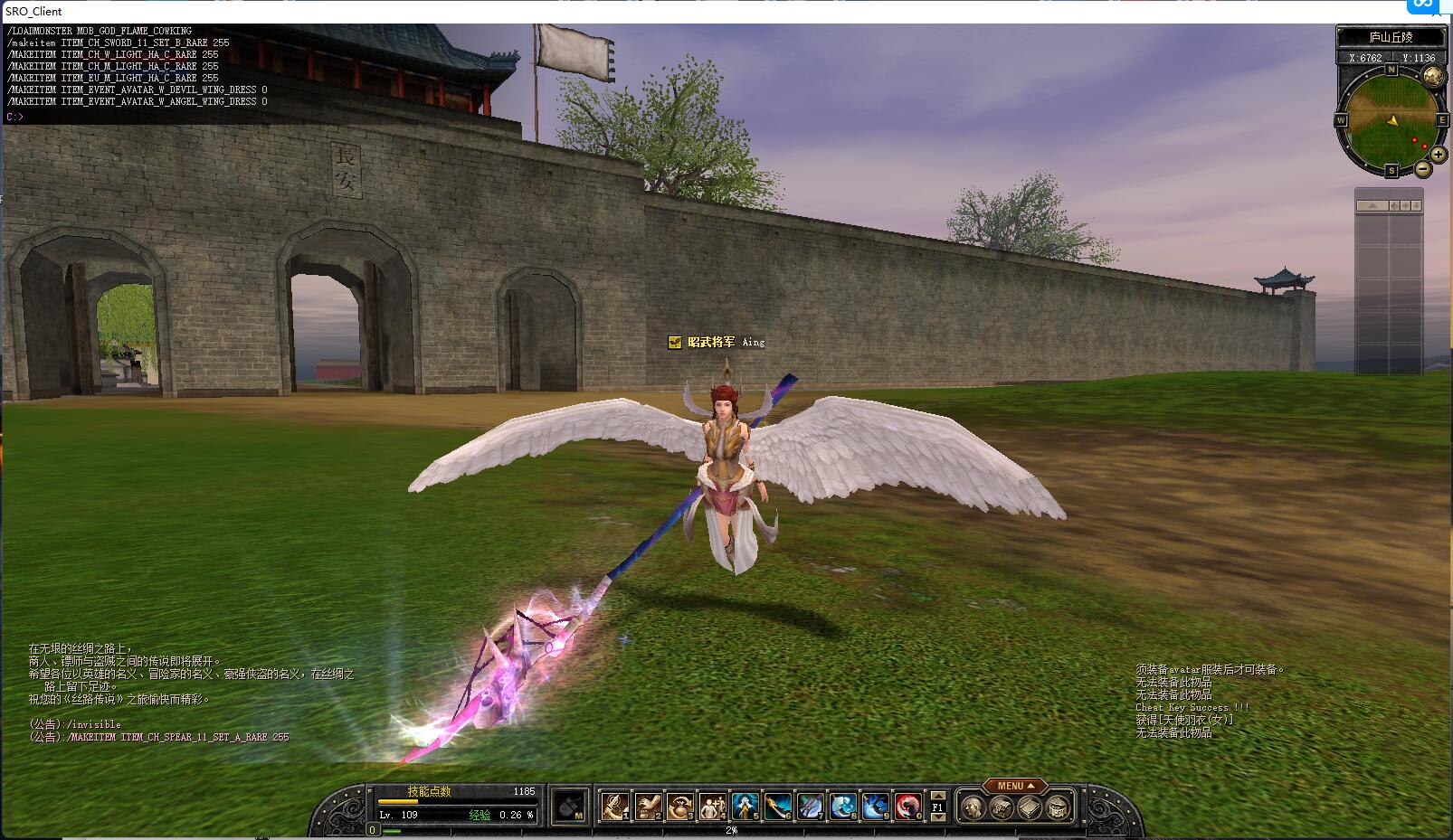Activate hotbar skill in slot 2
1453x840 pixels.
point(648,806)
